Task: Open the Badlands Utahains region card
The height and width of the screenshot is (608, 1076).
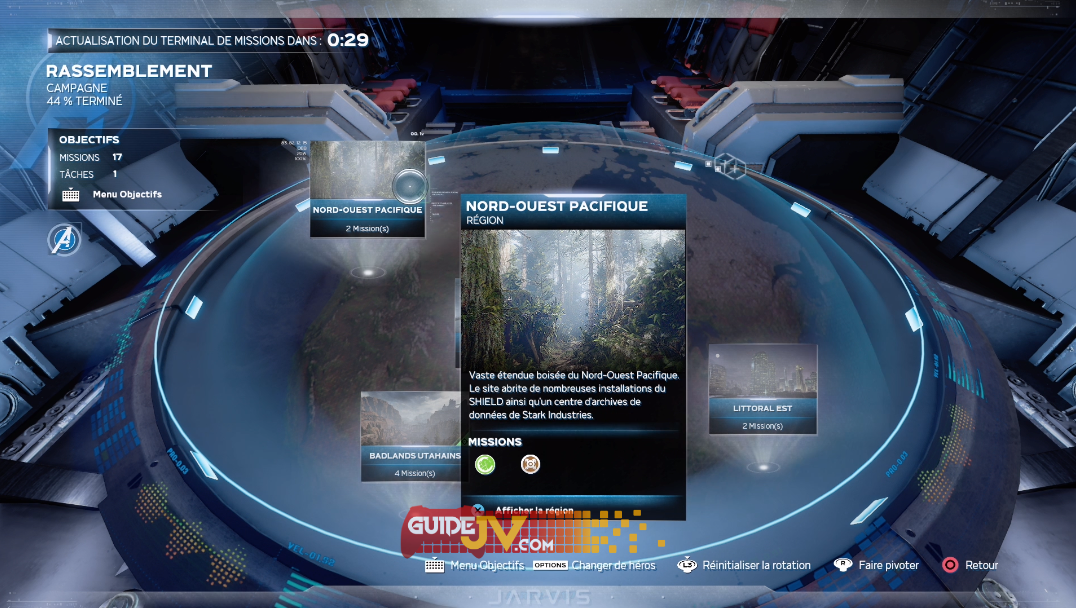Action: [411, 435]
